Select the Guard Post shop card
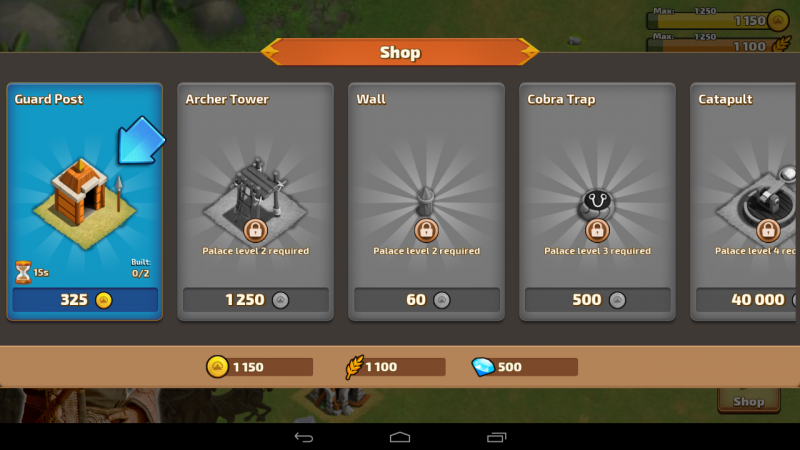The width and height of the screenshot is (800, 450). tap(84, 190)
